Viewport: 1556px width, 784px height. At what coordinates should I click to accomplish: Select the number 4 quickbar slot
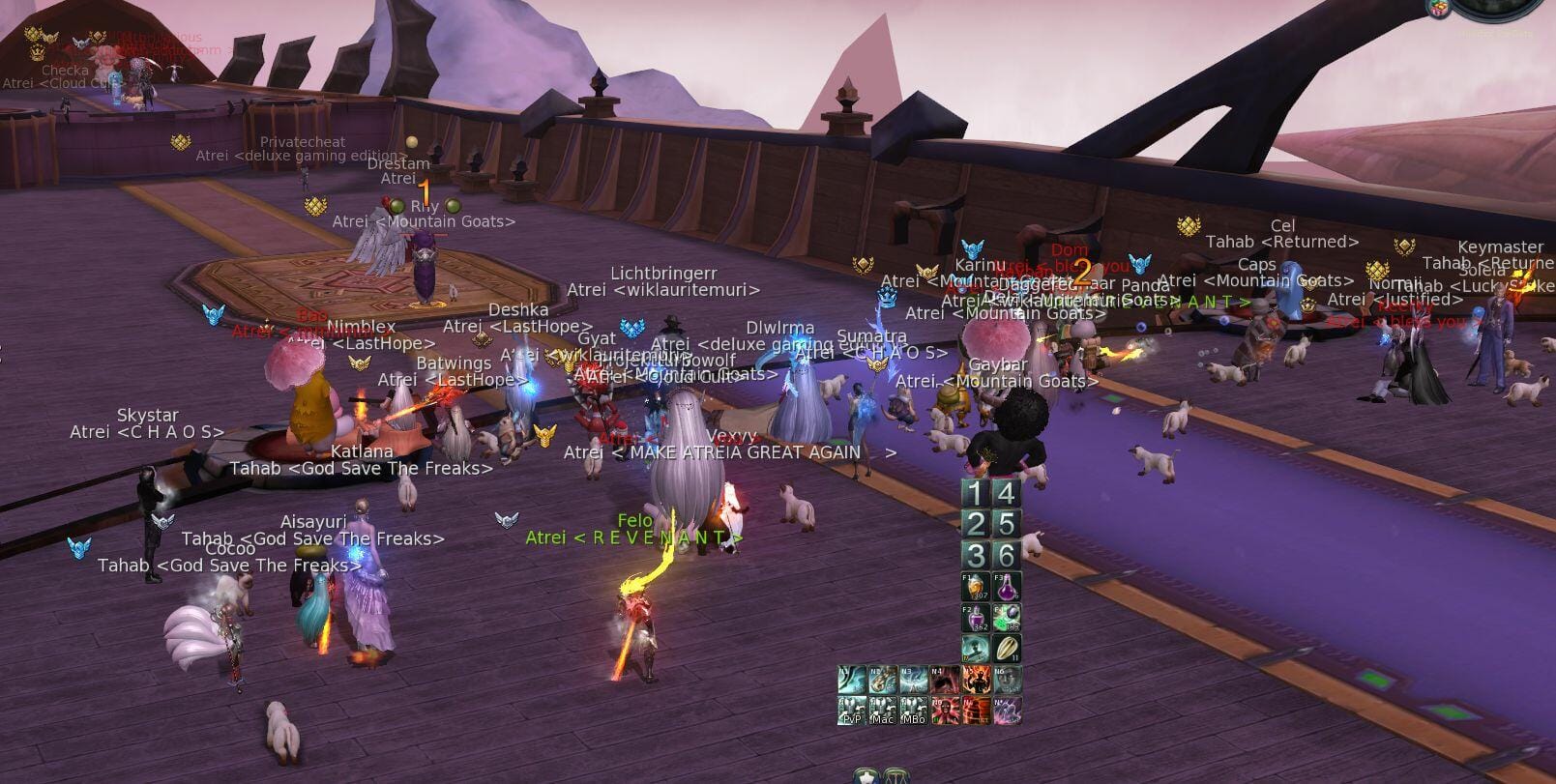tap(1006, 494)
